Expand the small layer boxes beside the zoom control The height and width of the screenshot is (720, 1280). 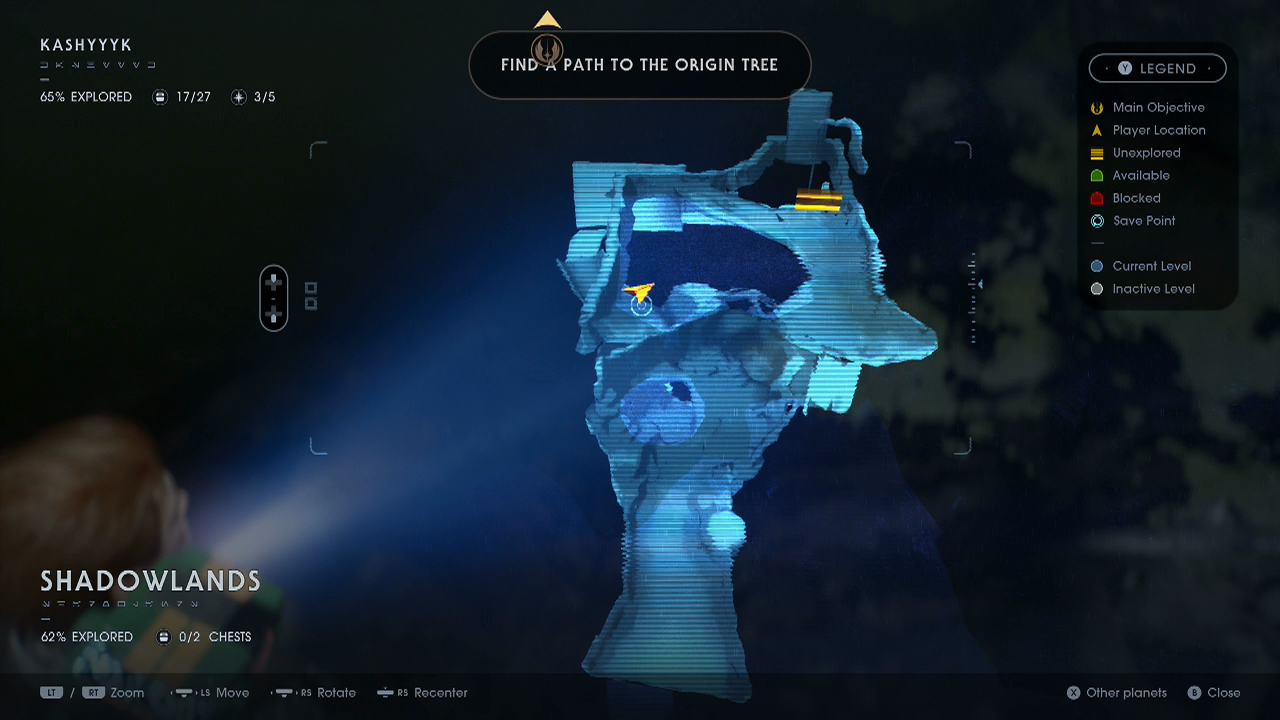pyautogui.click(x=310, y=298)
